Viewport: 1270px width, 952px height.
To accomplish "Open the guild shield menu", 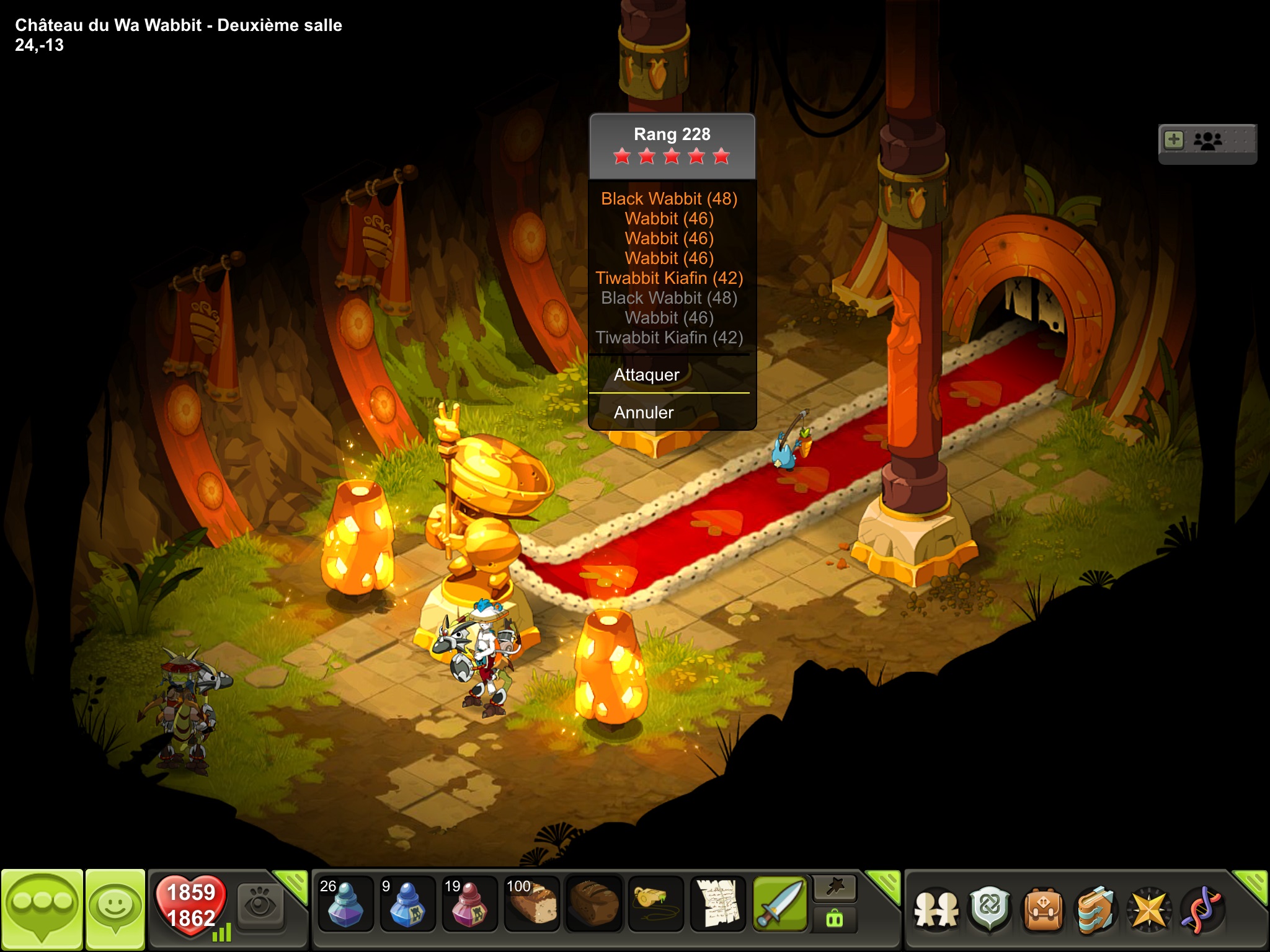I will click(990, 910).
